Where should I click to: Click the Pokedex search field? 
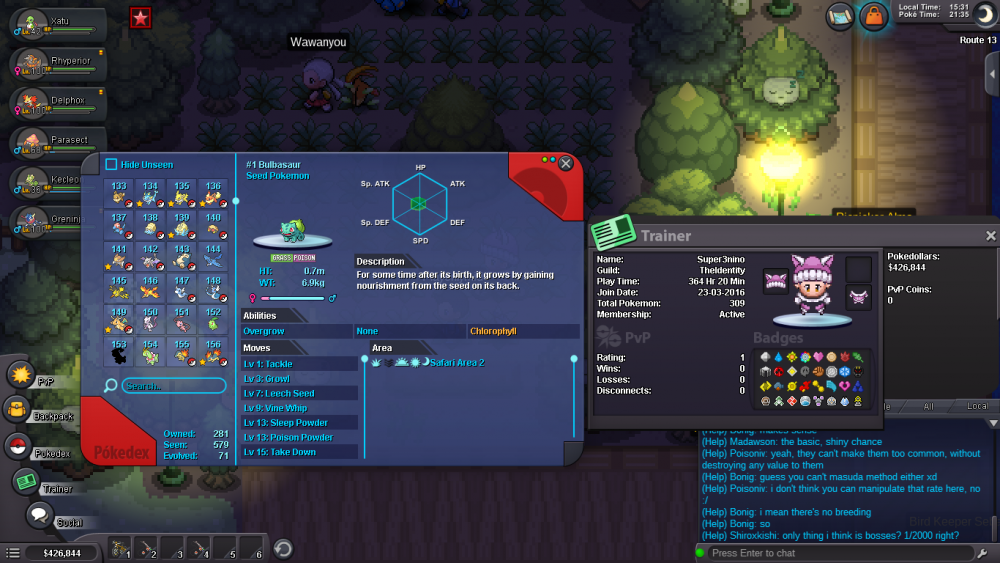tap(170, 385)
